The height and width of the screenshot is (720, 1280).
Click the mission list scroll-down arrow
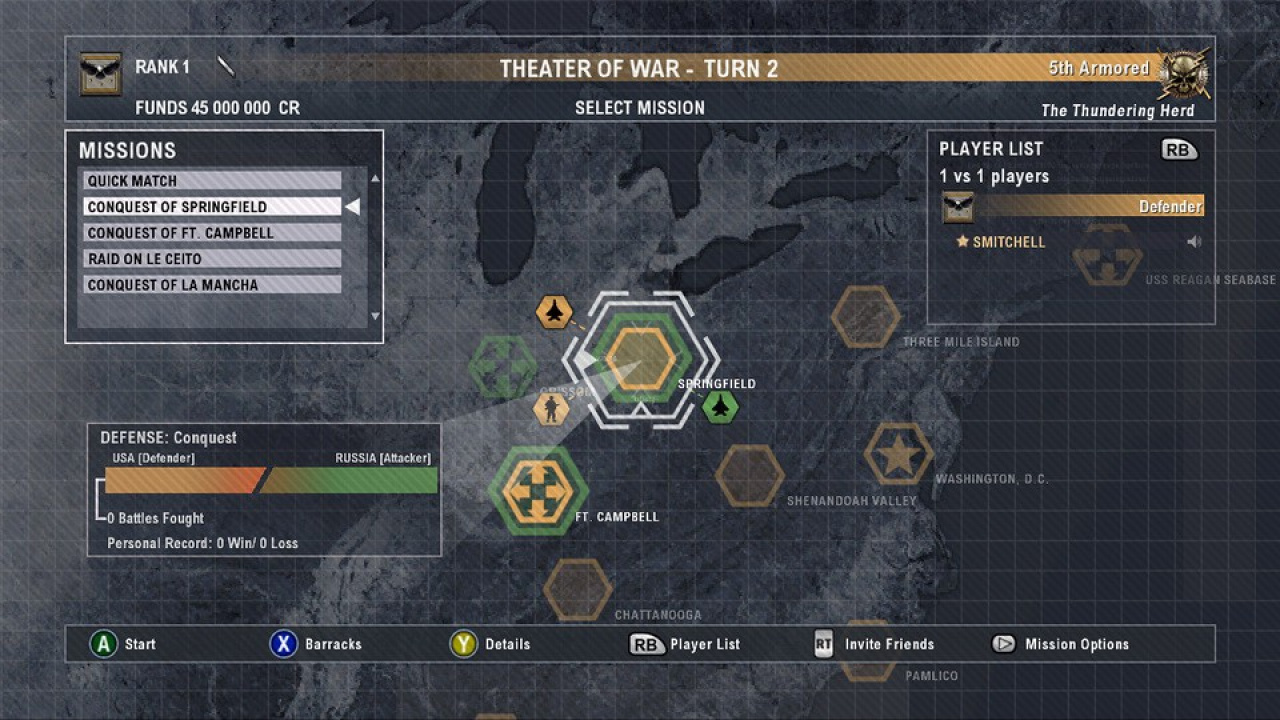(375, 316)
